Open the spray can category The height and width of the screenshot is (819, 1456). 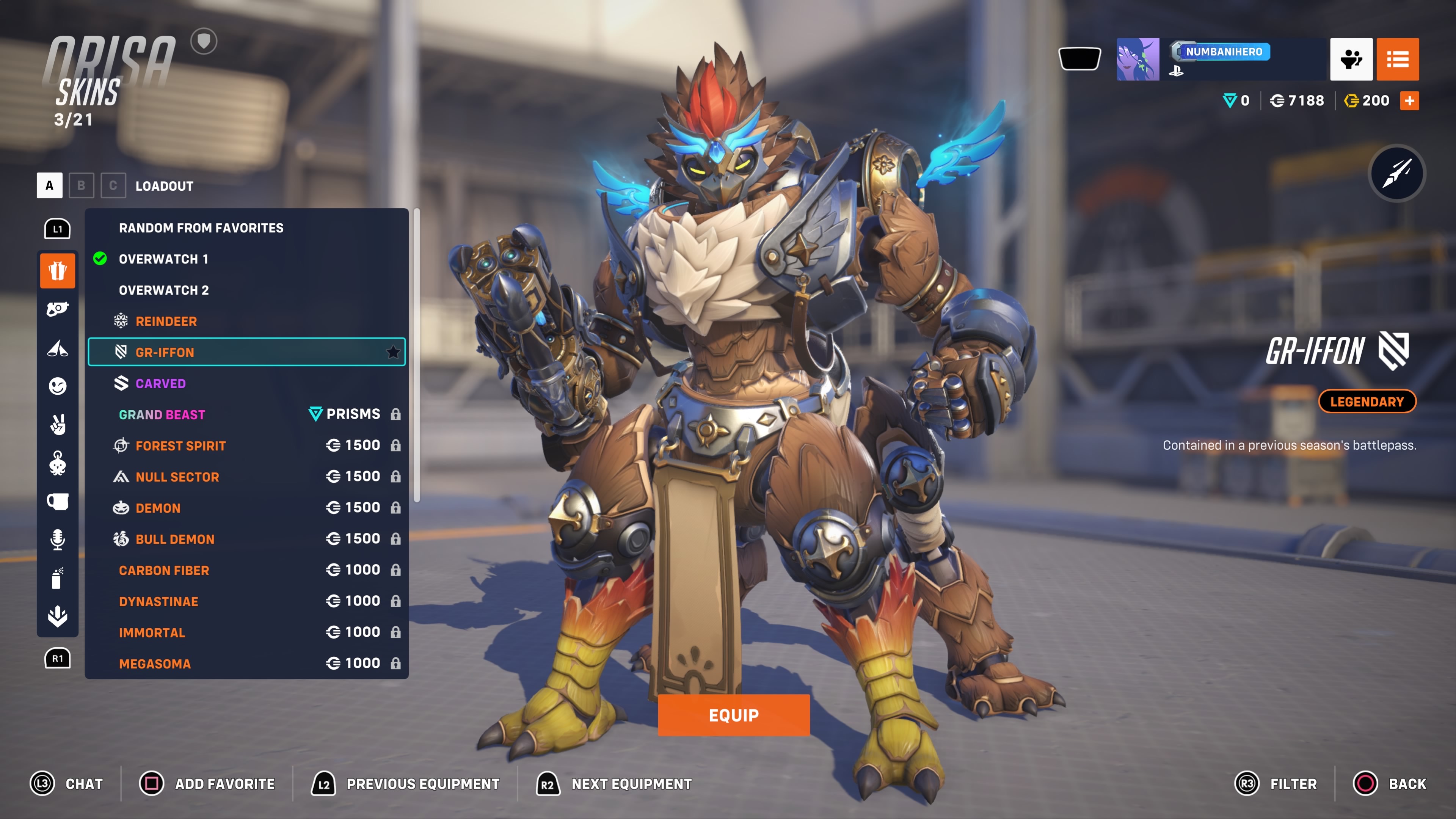click(x=57, y=578)
